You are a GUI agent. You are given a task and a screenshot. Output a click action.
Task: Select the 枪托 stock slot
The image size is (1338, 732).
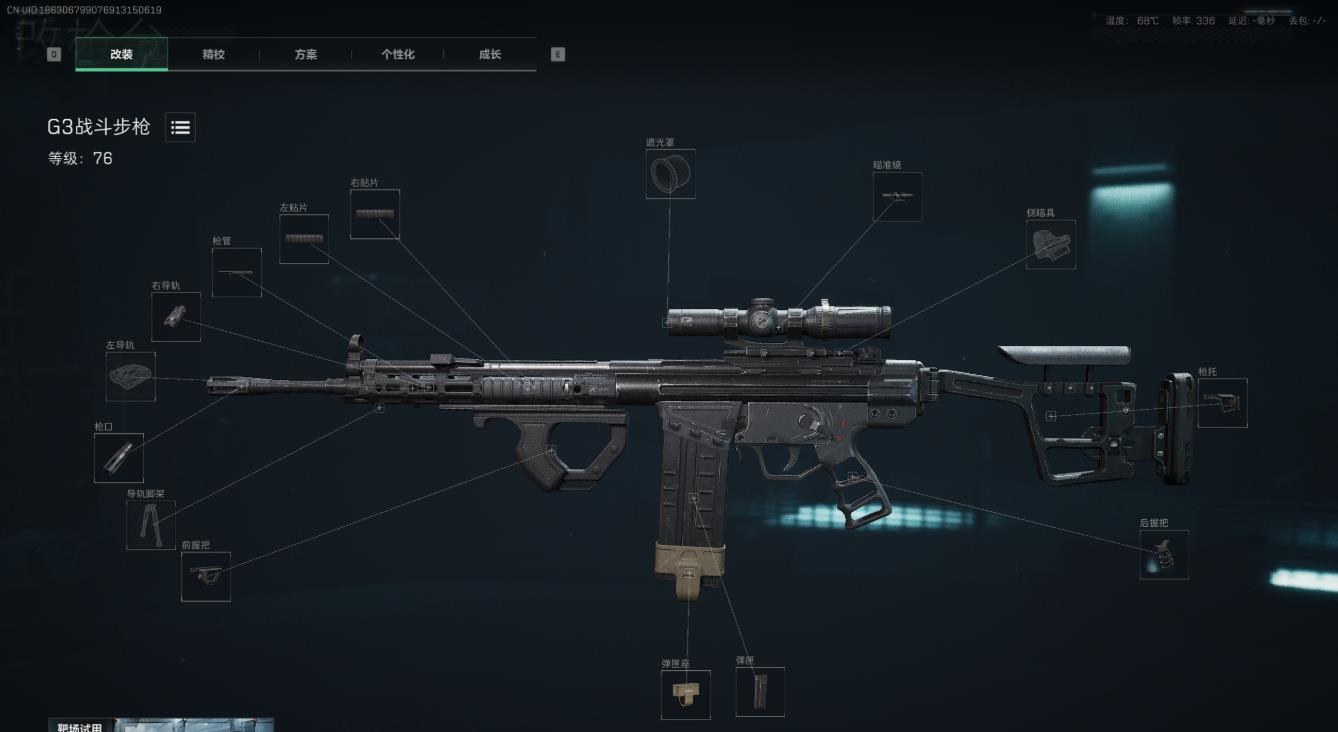(1222, 403)
